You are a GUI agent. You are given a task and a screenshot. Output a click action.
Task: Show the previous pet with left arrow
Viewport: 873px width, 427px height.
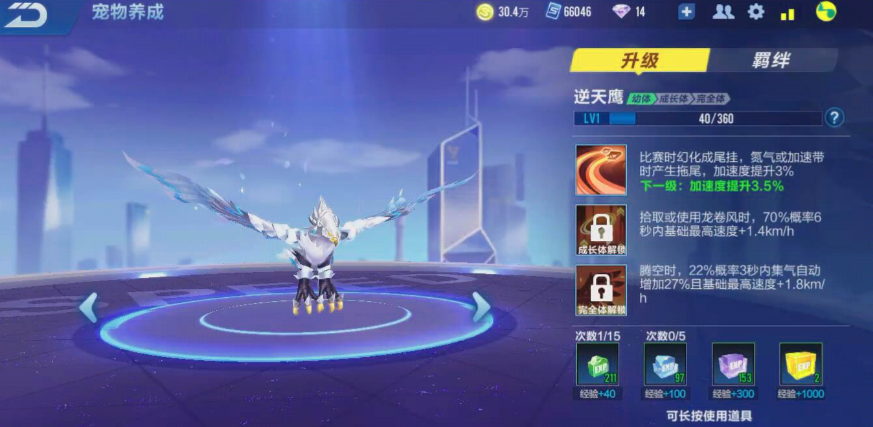(89, 307)
